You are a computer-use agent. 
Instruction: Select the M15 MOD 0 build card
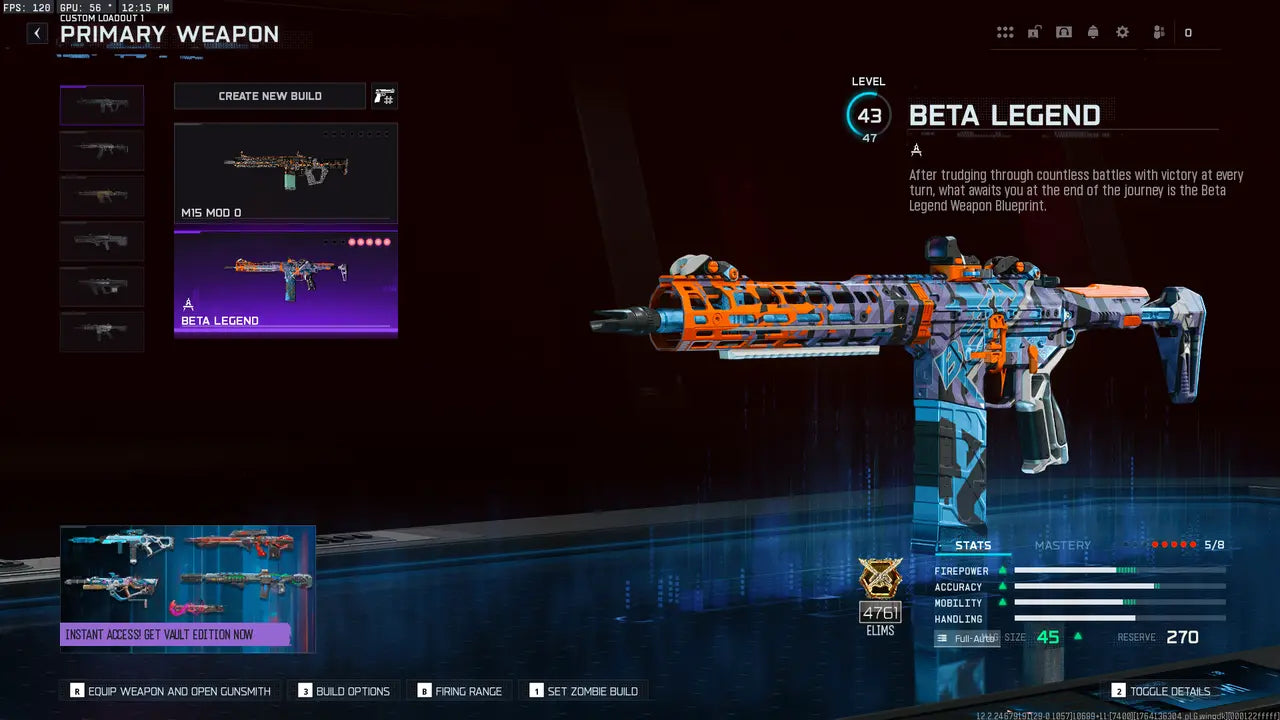[285, 175]
